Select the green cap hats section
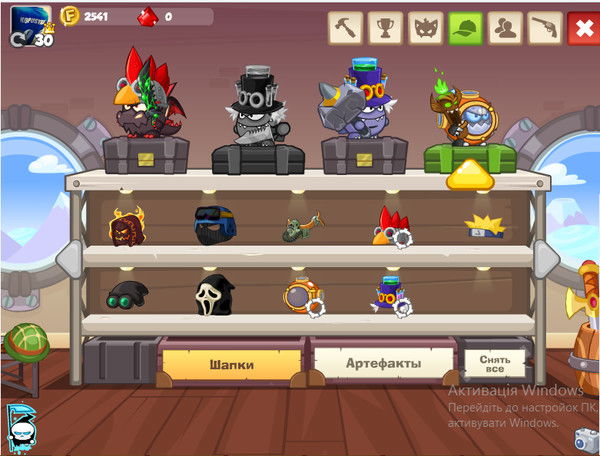 (x=465, y=28)
